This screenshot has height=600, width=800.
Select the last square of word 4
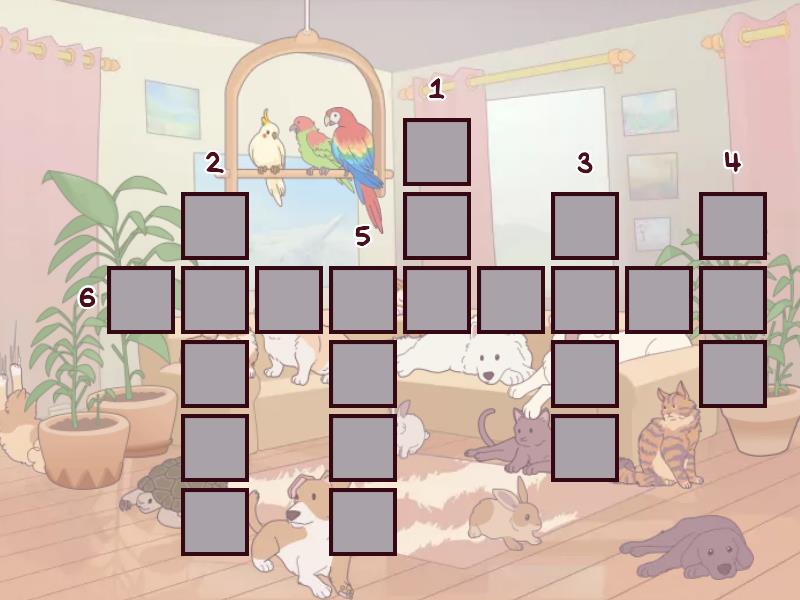click(x=733, y=374)
